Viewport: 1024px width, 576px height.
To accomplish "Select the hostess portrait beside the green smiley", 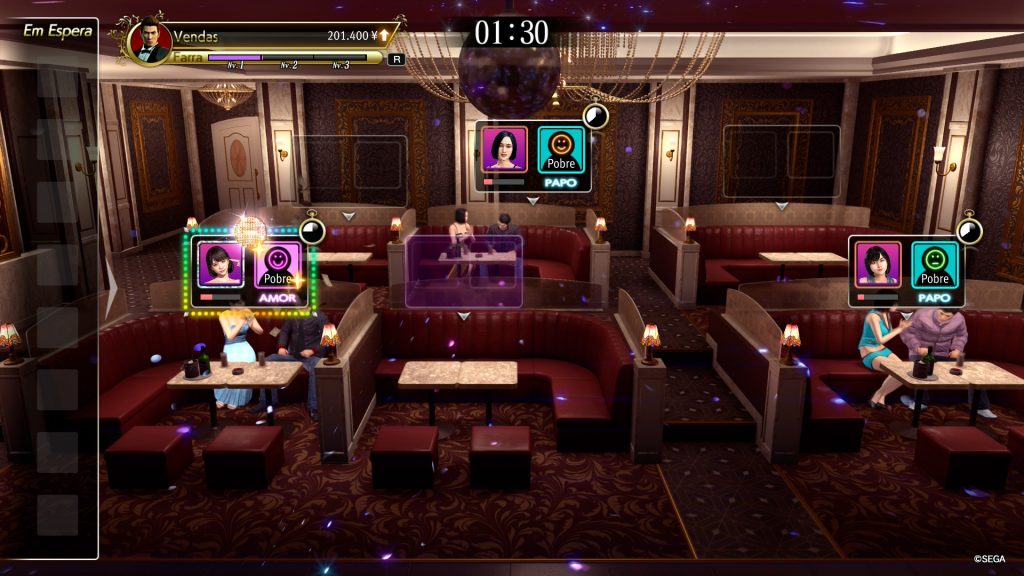I will click(878, 264).
